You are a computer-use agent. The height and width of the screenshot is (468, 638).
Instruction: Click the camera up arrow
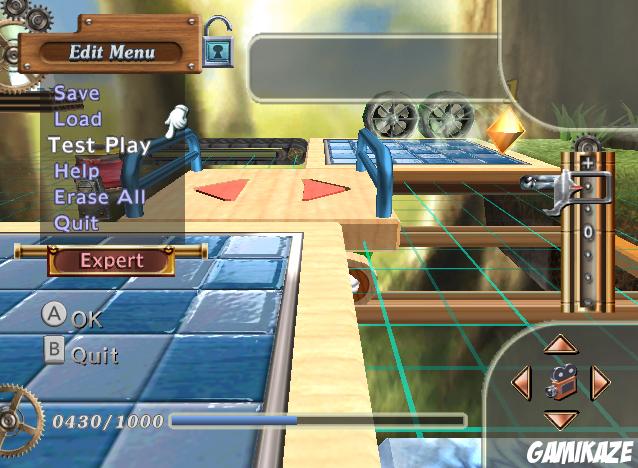tap(561, 345)
